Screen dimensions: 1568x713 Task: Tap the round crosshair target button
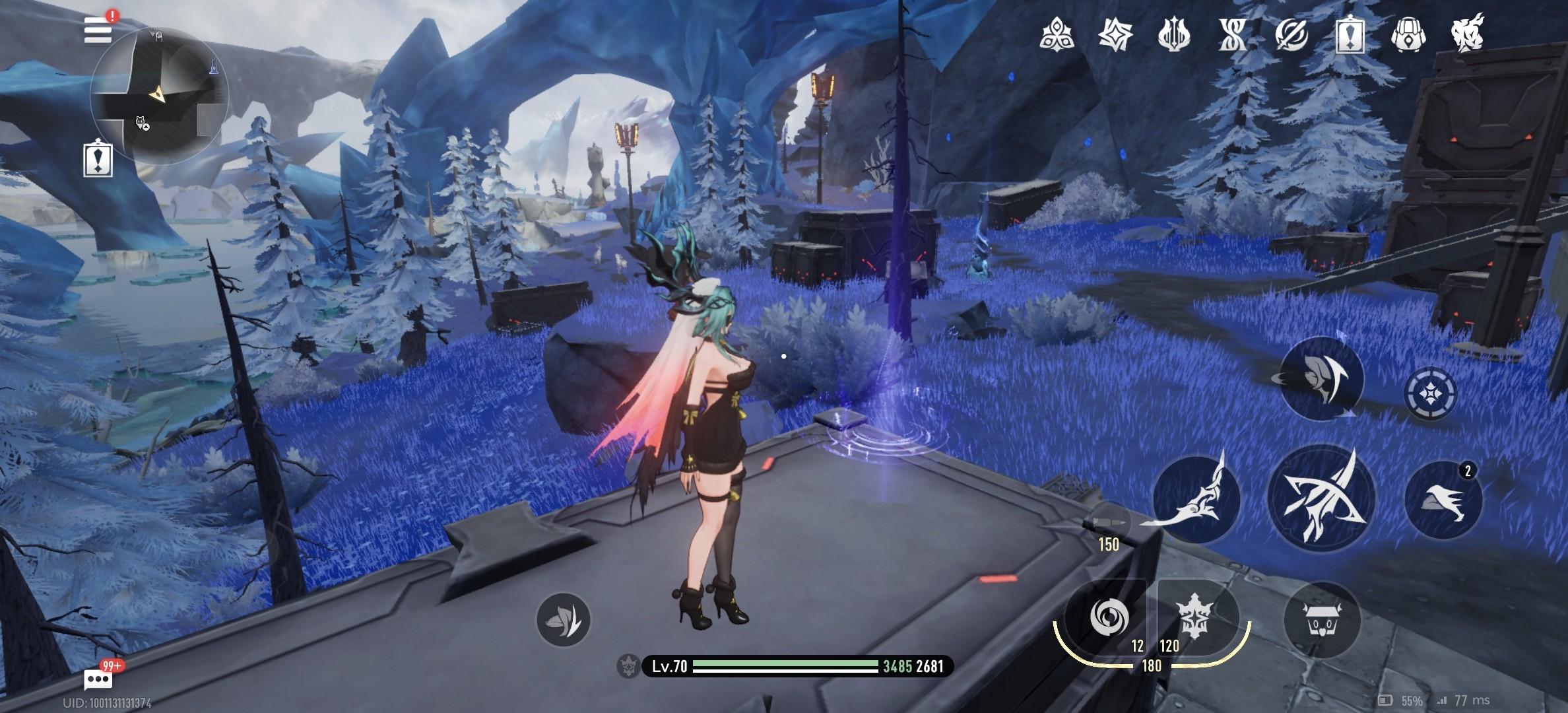(x=1430, y=395)
